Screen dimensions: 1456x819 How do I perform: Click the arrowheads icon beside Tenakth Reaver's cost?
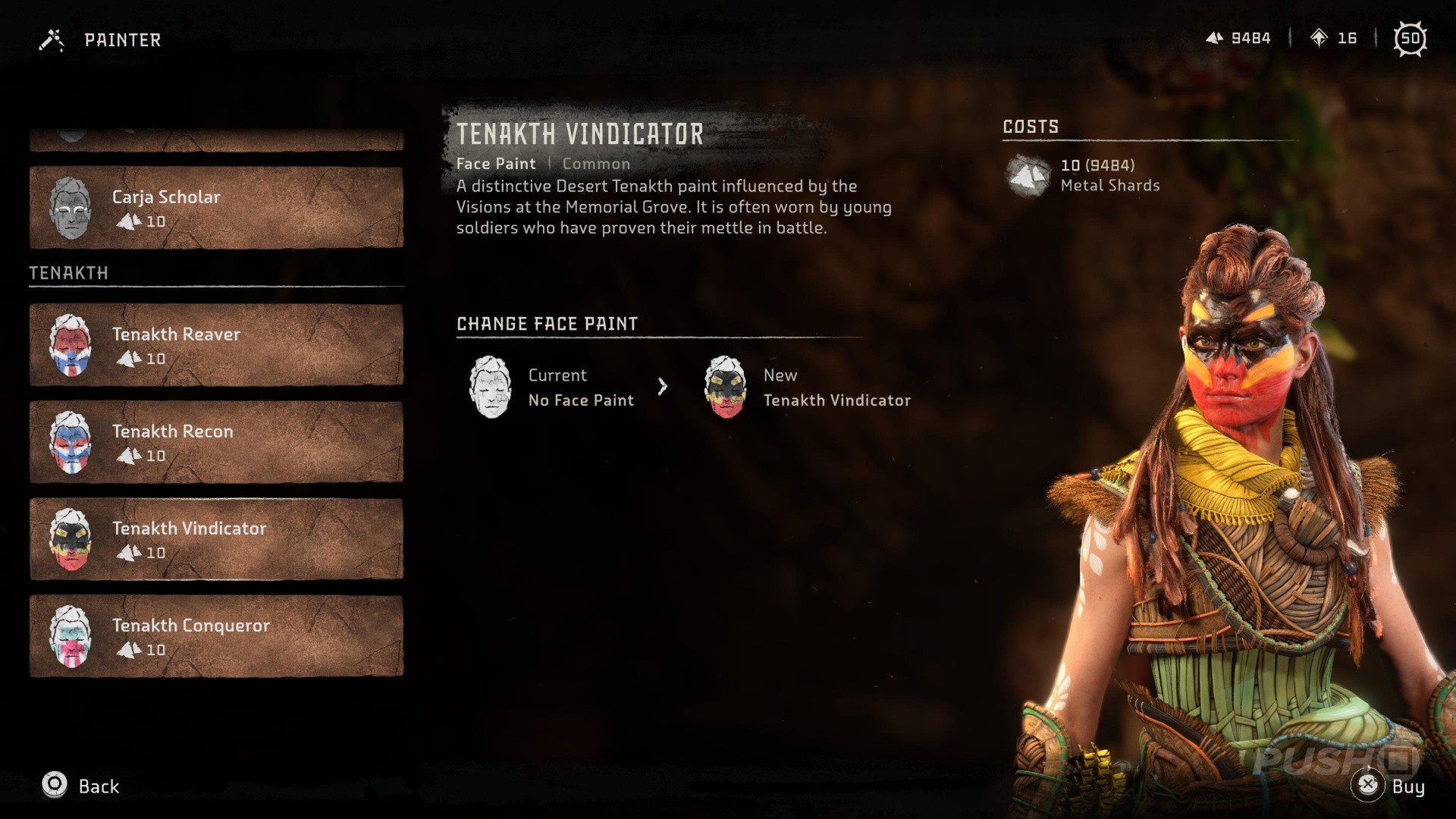click(129, 359)
